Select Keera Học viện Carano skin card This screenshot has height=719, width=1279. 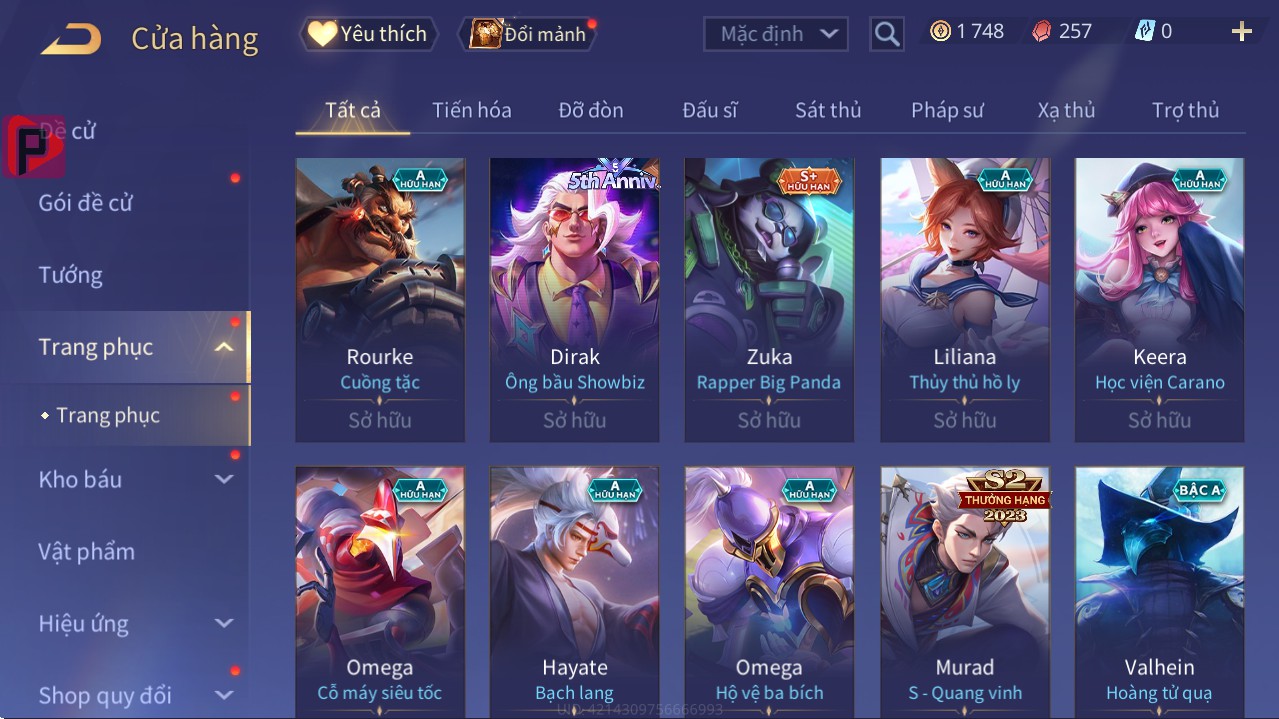point(1159,299)
